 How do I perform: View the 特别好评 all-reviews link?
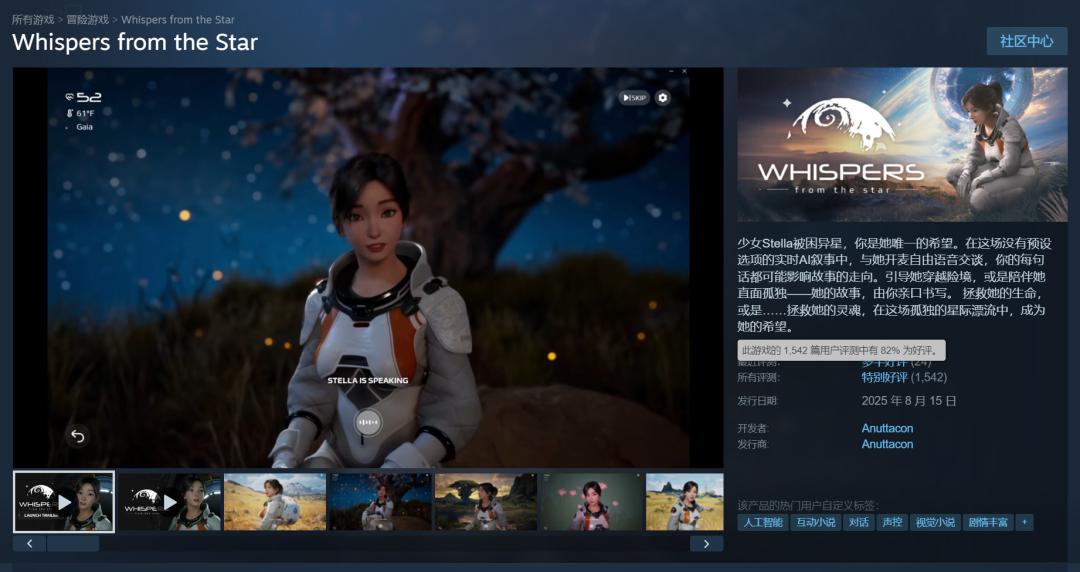pos(884,377)
